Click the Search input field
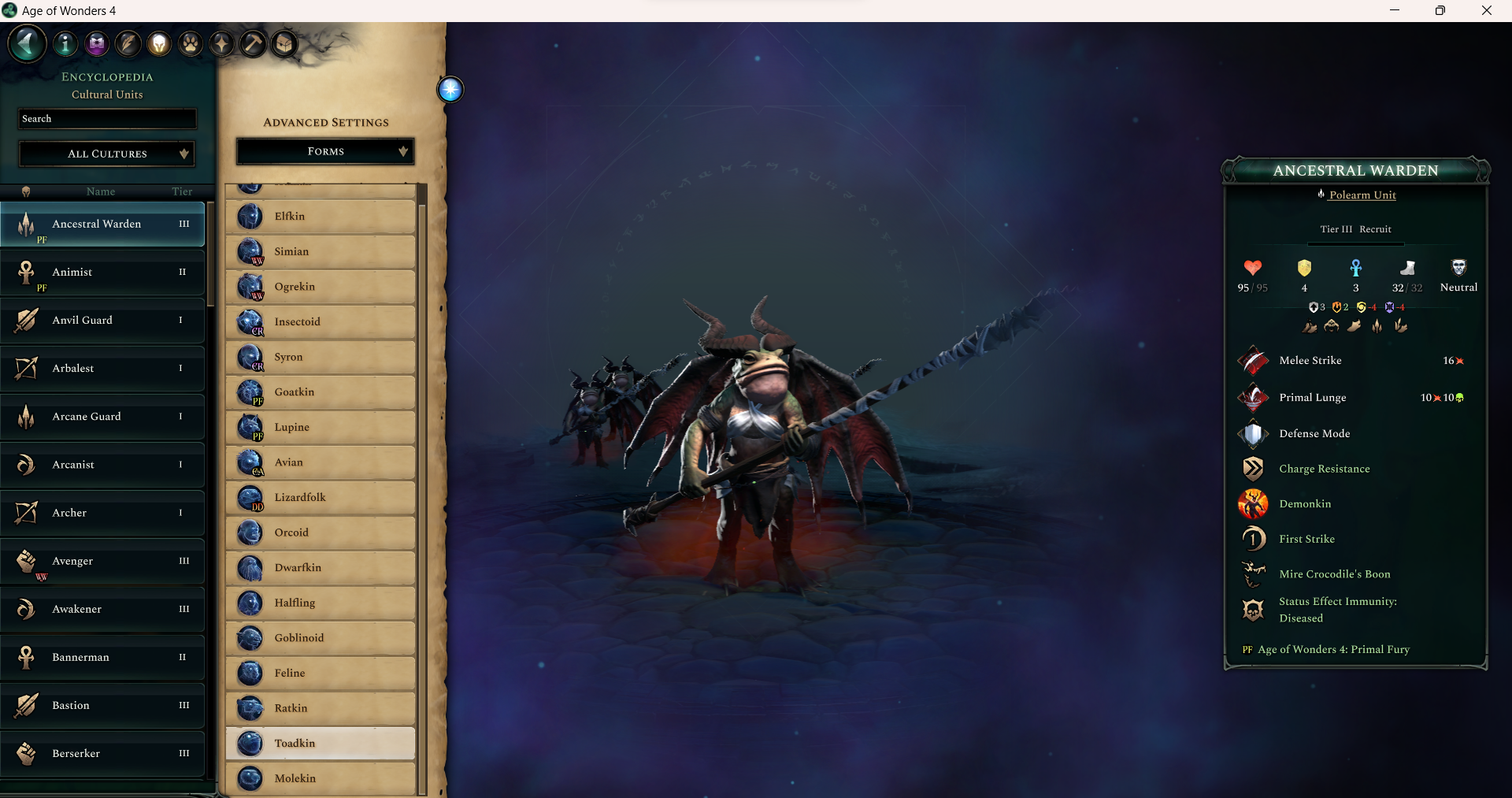This screenshot has width=1512, height=798. coord(106,118)
